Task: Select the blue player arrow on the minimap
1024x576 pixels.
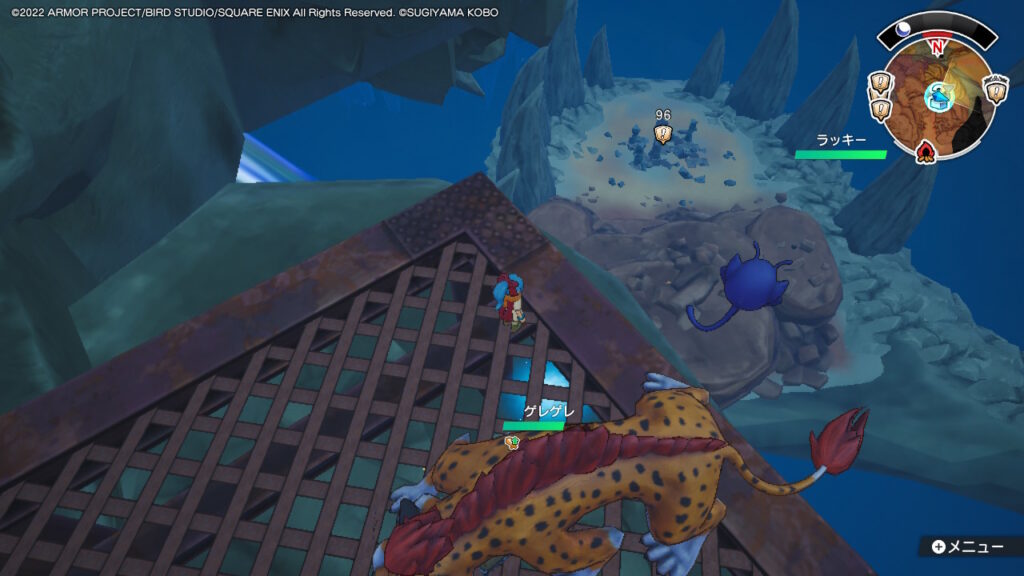Action: 937,97
